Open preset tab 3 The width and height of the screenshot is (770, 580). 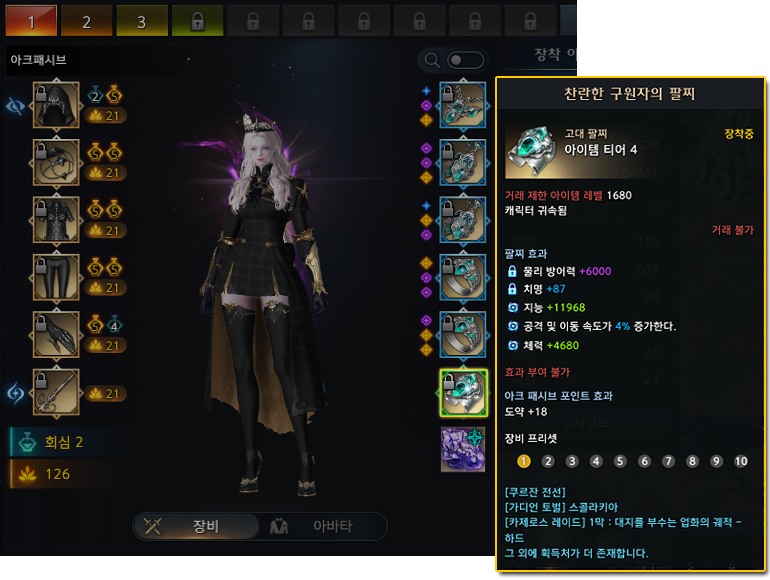pos(141,20)
